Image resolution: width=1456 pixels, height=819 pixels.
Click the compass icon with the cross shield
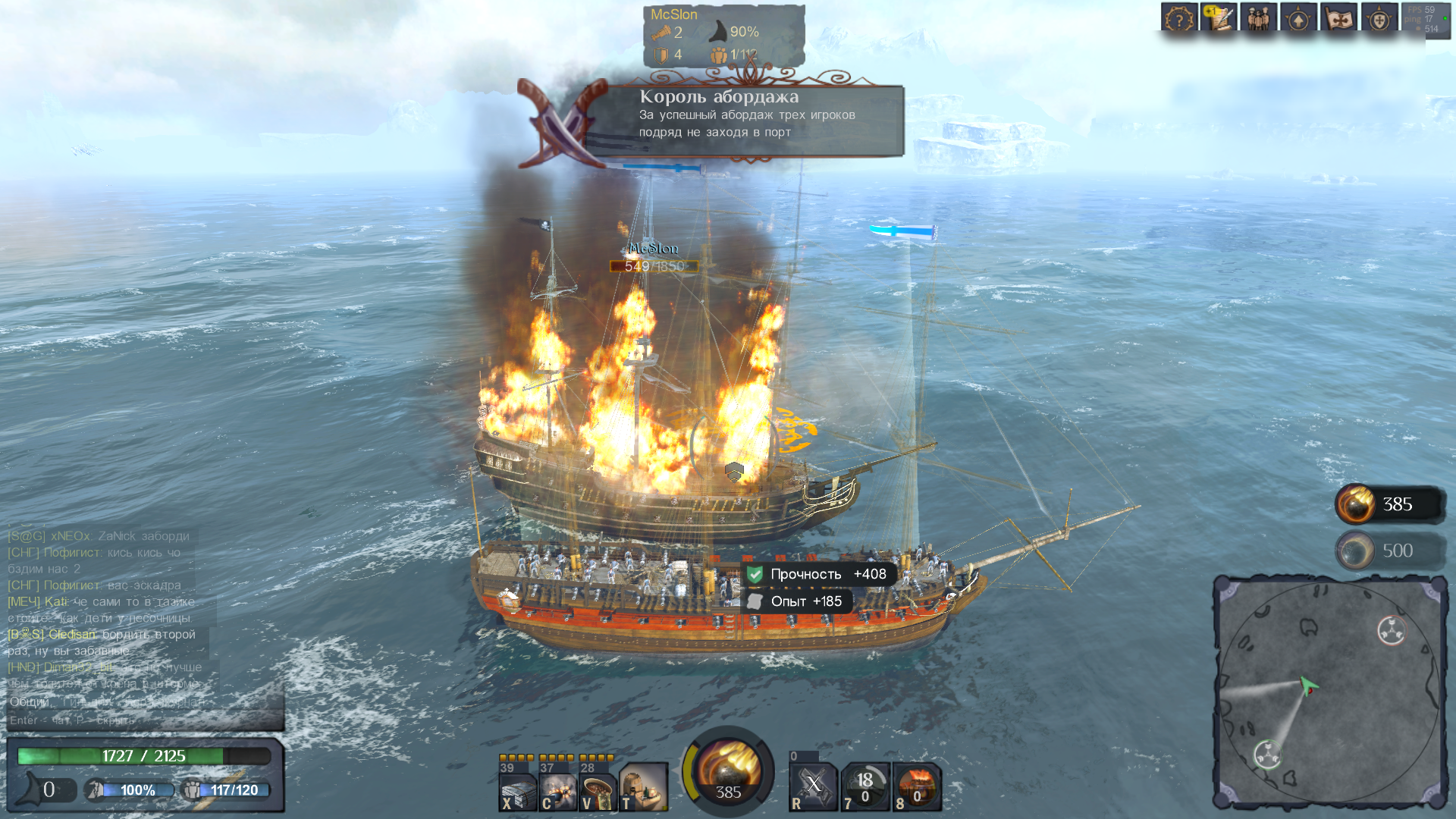1379,18
